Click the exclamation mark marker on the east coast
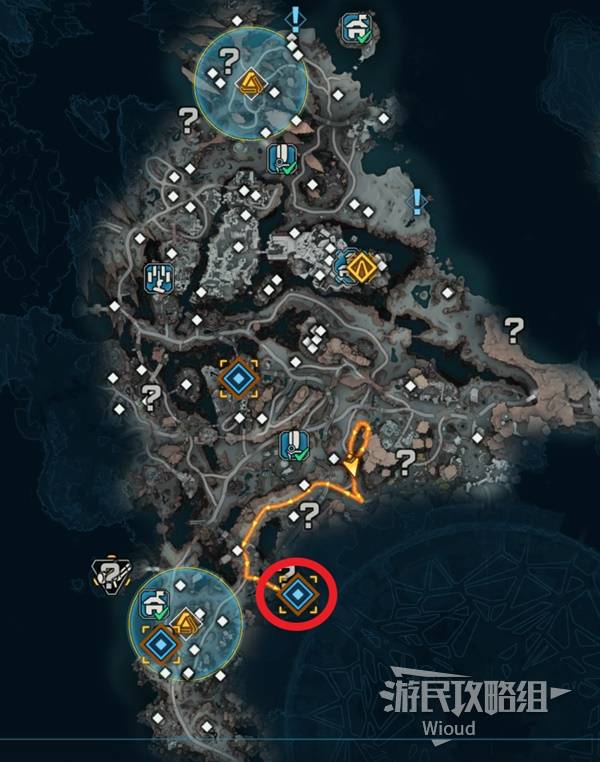 tap(418, 201)
